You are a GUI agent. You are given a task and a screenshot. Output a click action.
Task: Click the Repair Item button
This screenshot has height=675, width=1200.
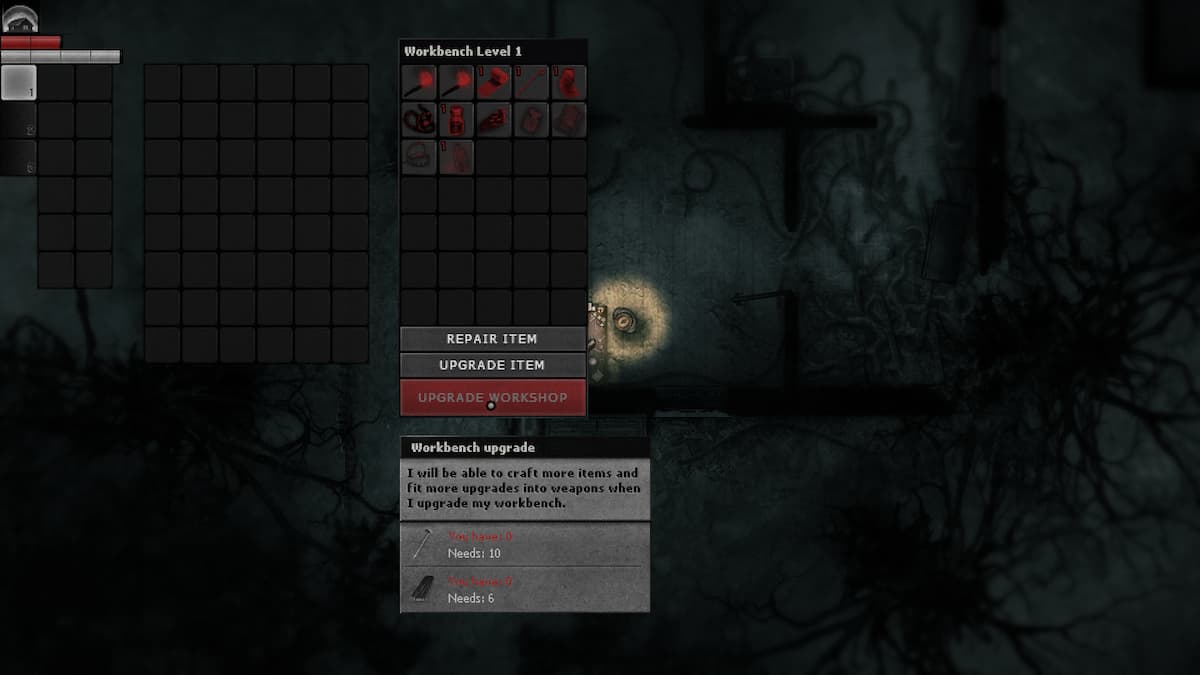pyautogui.click(x=492, y=339)
